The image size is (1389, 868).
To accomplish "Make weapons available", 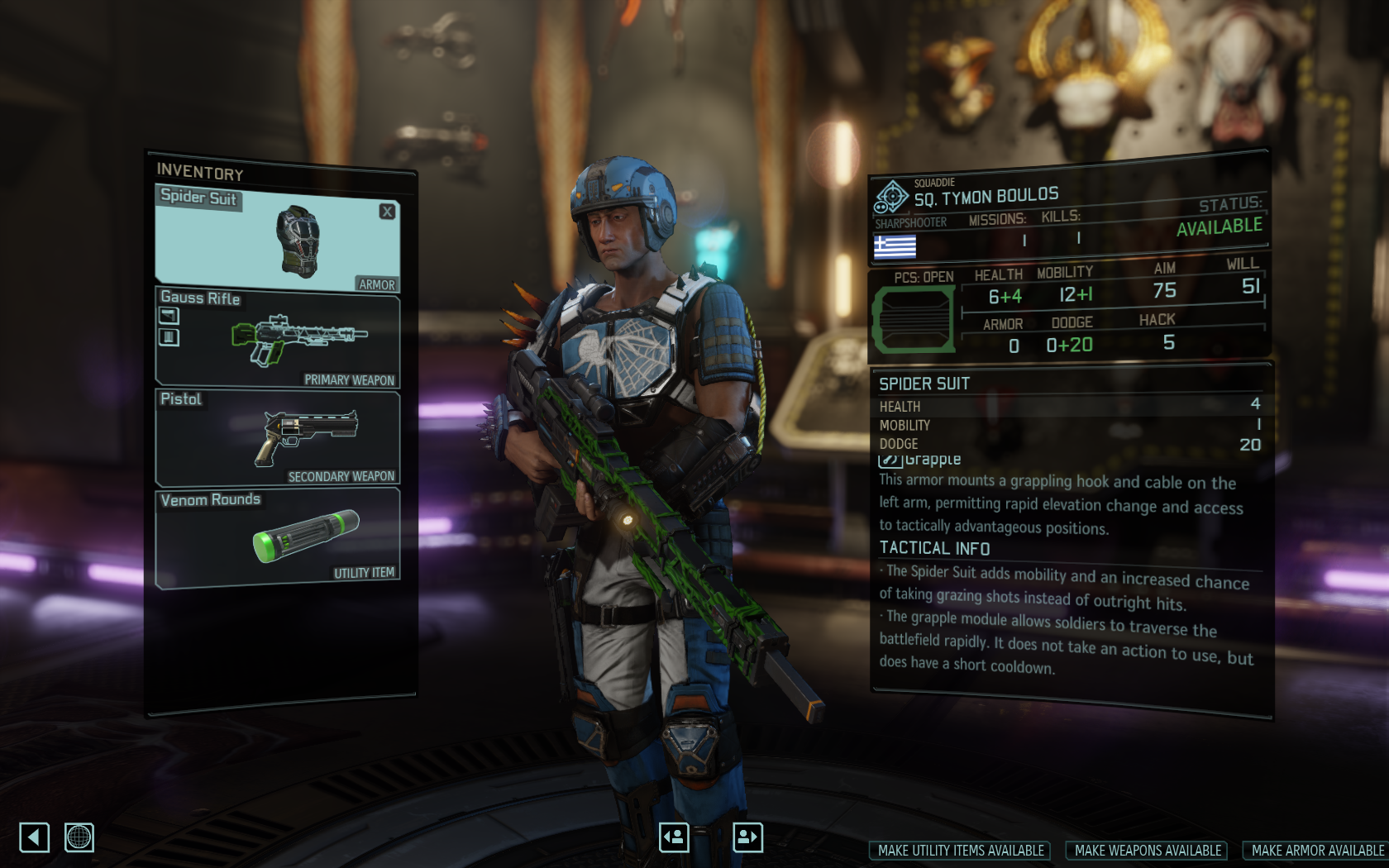I will (x=1148, y=851).
